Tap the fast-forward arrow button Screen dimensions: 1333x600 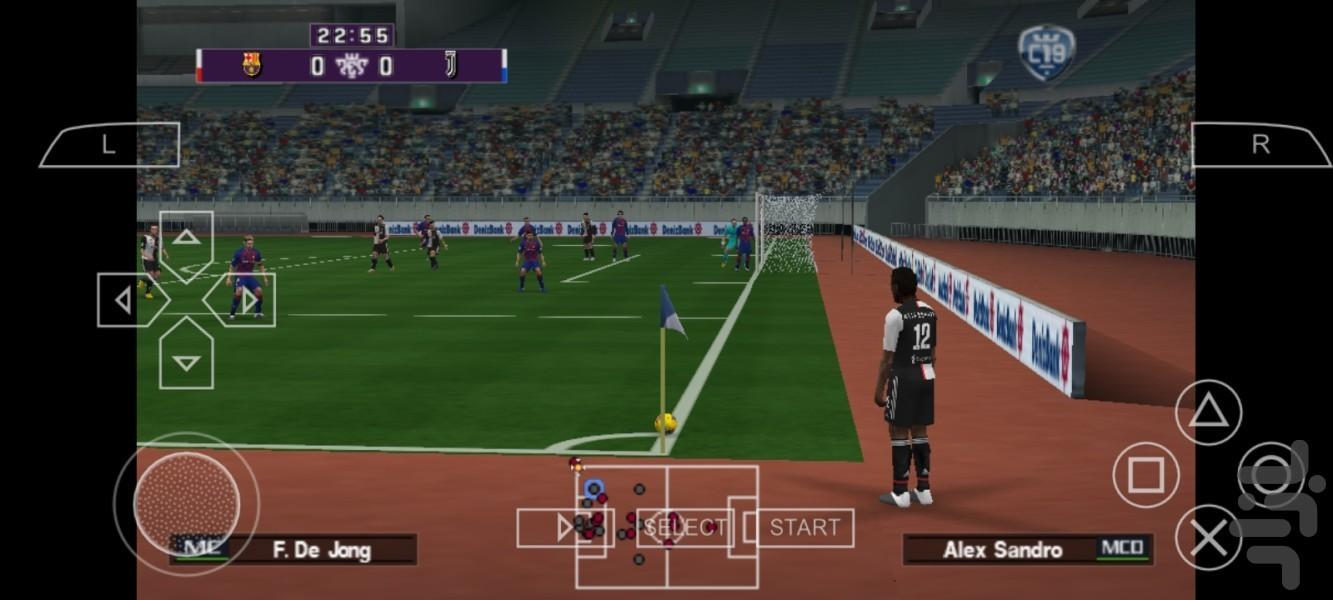pyautogui.click(x=563, y=528)
